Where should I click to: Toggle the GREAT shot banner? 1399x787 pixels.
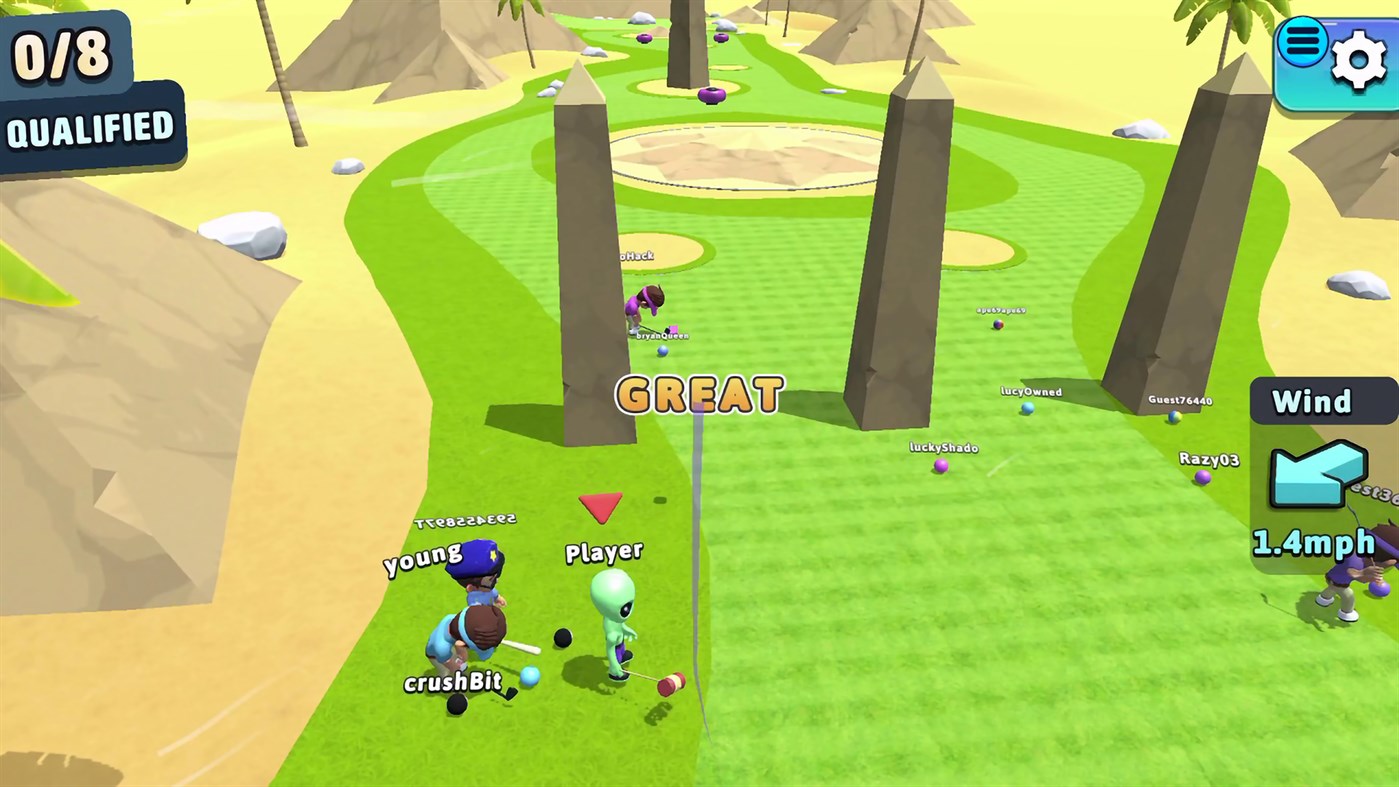698,394
